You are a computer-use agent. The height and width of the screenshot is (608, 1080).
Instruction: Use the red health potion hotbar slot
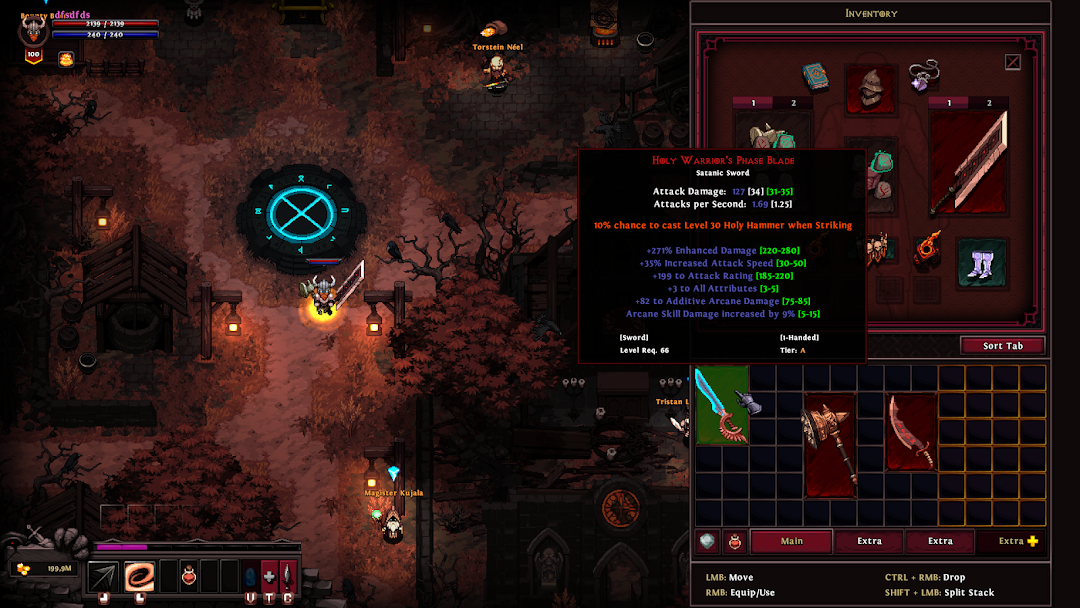coord(188,576)
